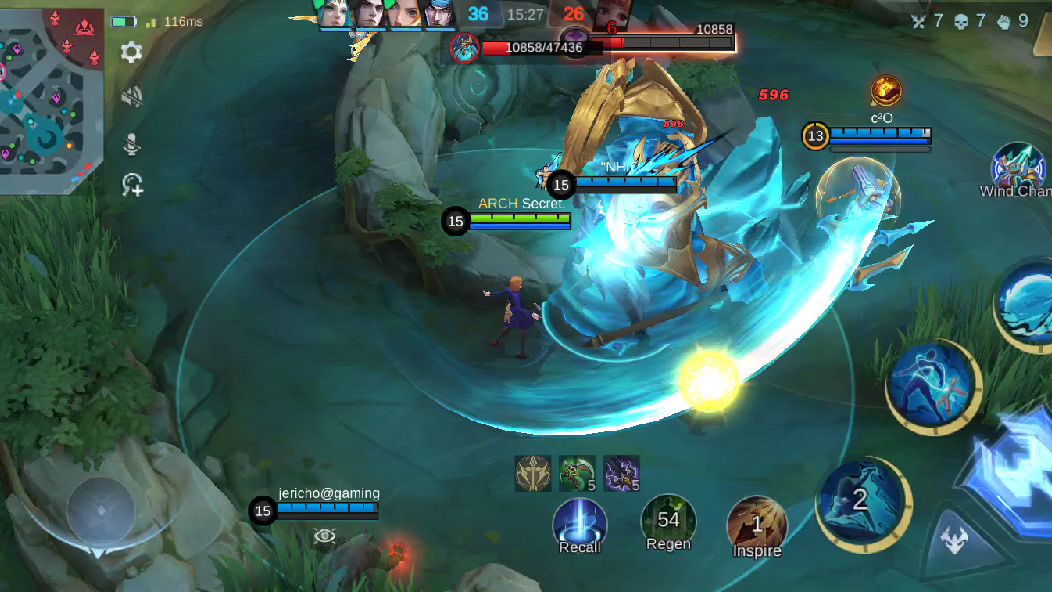Image resolution: width=1052 pixels, height=592 pixels.
Task: Cast the water wave skill
Action: (1026, 304)
